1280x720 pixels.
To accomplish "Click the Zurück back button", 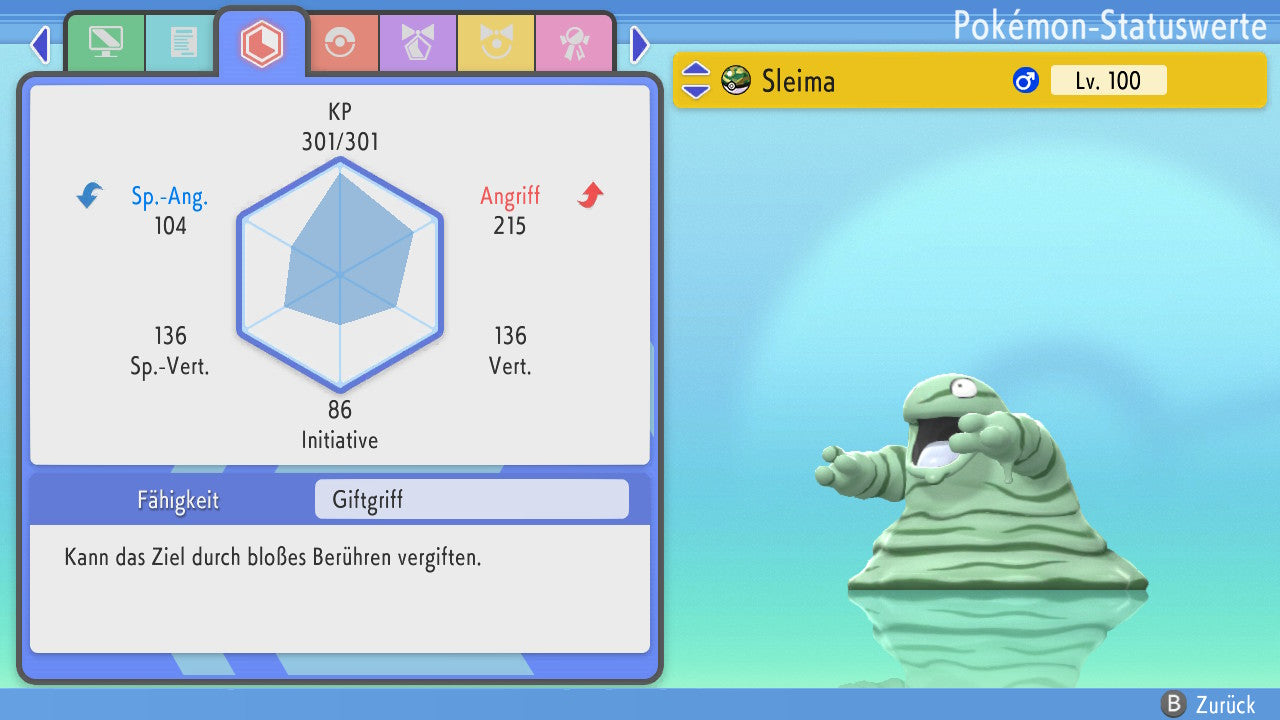I will click(1208, 705).
